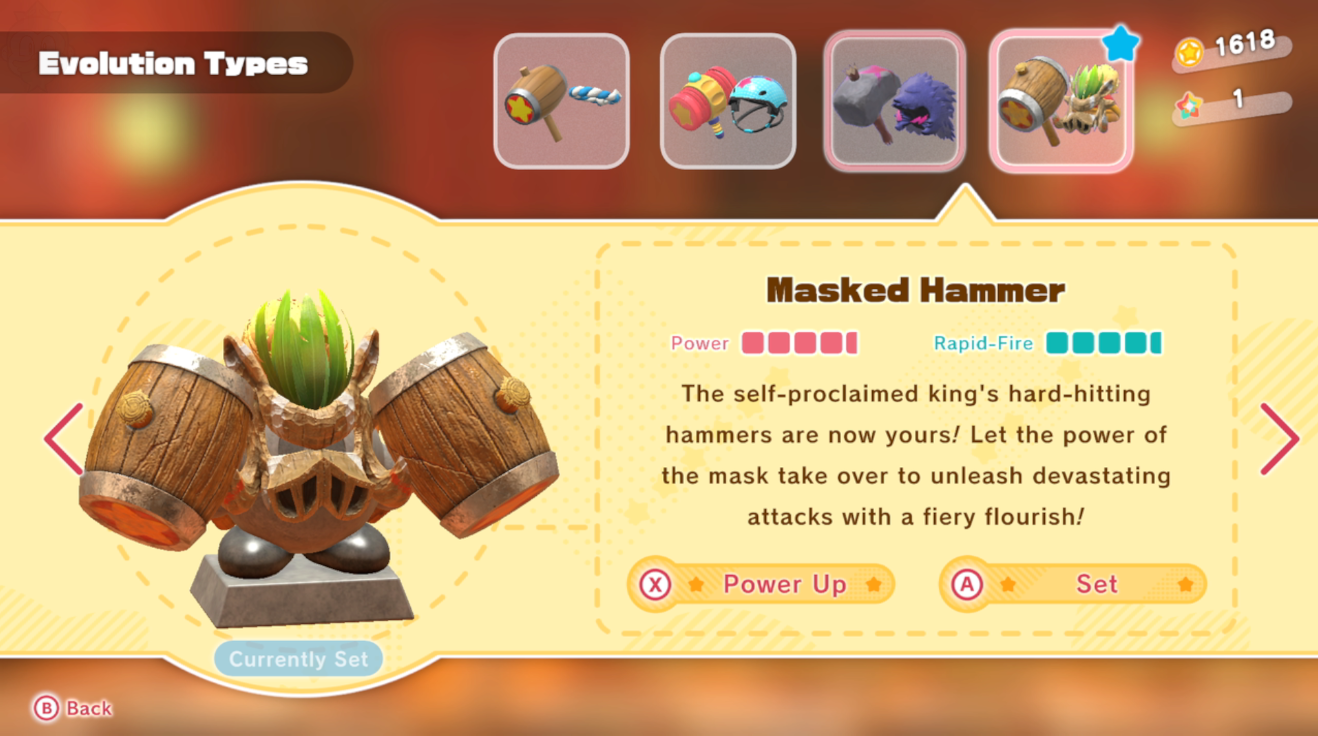Click the X button icon beside Power Up
The image size is (1318, 736).
pyautogui.click(x=655, y=584)
